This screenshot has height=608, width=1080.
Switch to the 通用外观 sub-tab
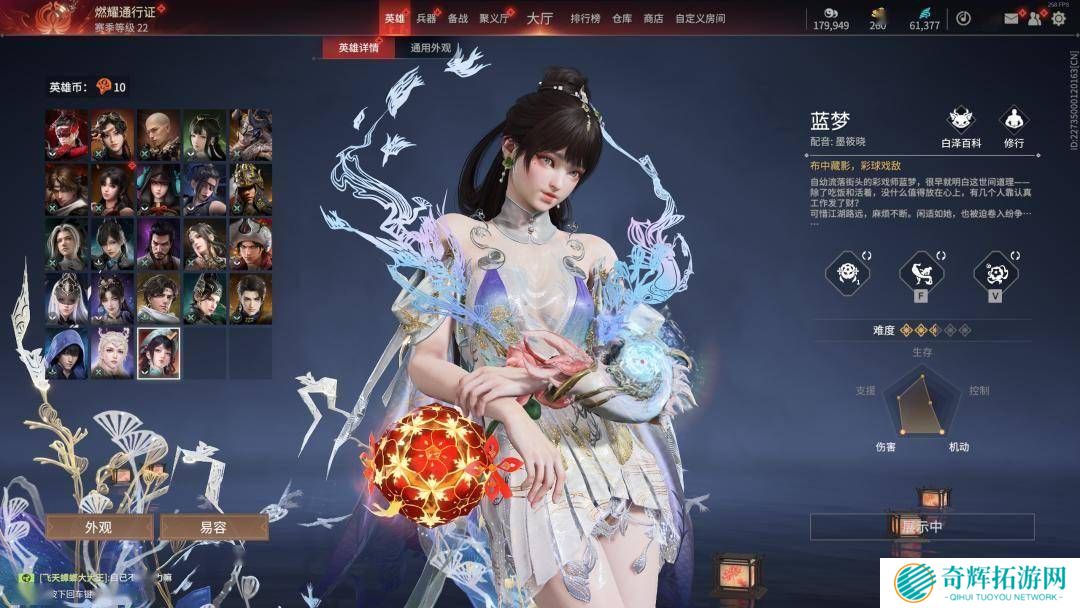point(431,48)
